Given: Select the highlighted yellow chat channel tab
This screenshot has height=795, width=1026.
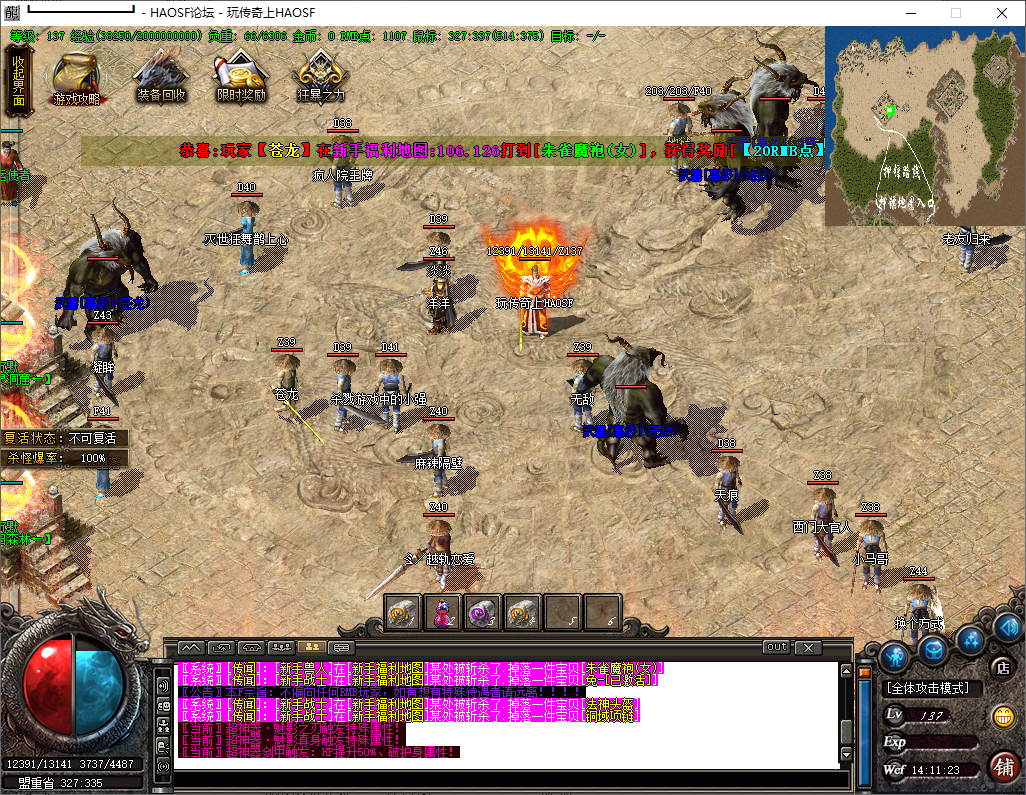Looking at the screenshot, I should pyautogui.click(x=310, y=647).
